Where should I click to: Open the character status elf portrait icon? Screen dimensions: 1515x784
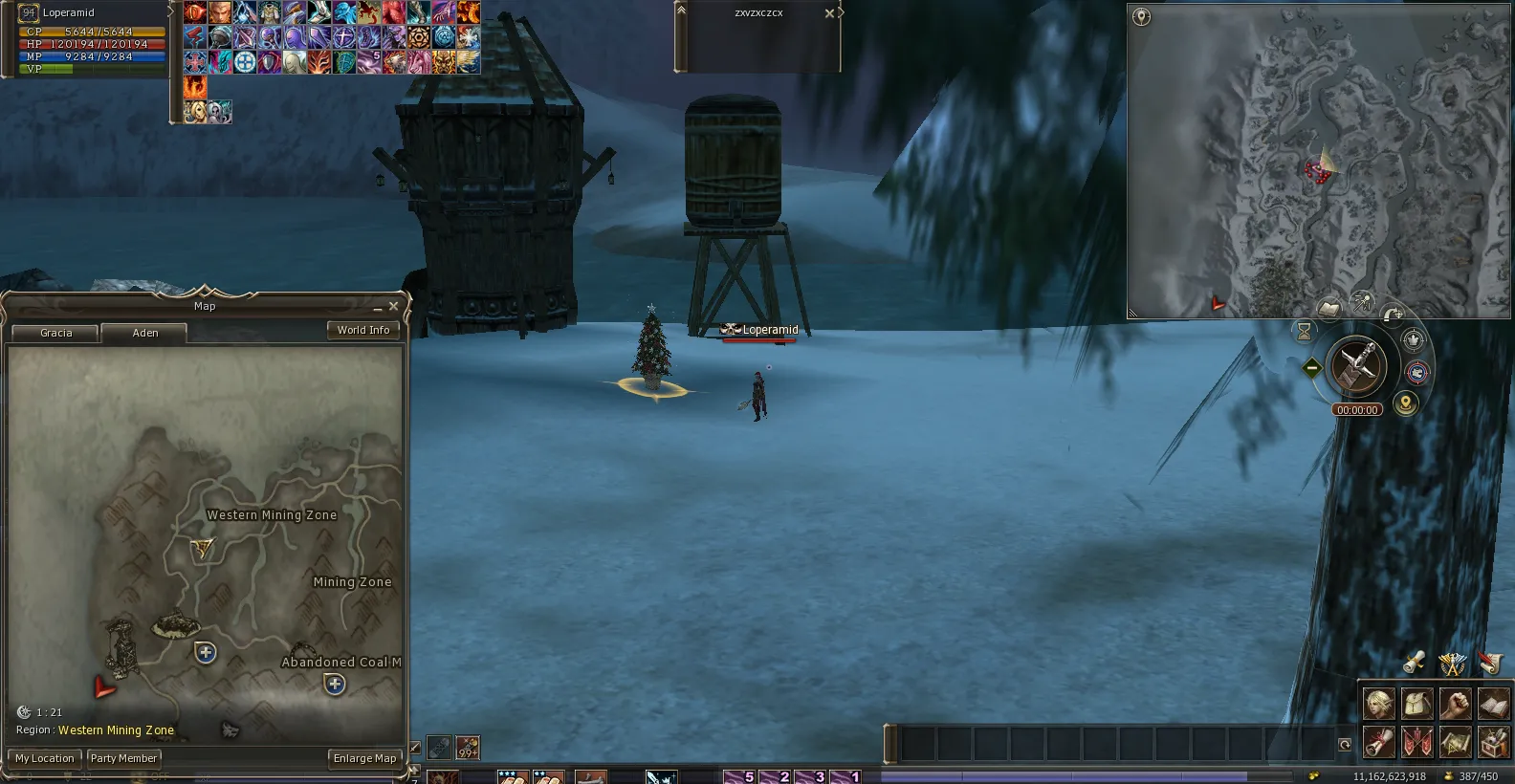pyautogui.click(x=1378, y=703)
